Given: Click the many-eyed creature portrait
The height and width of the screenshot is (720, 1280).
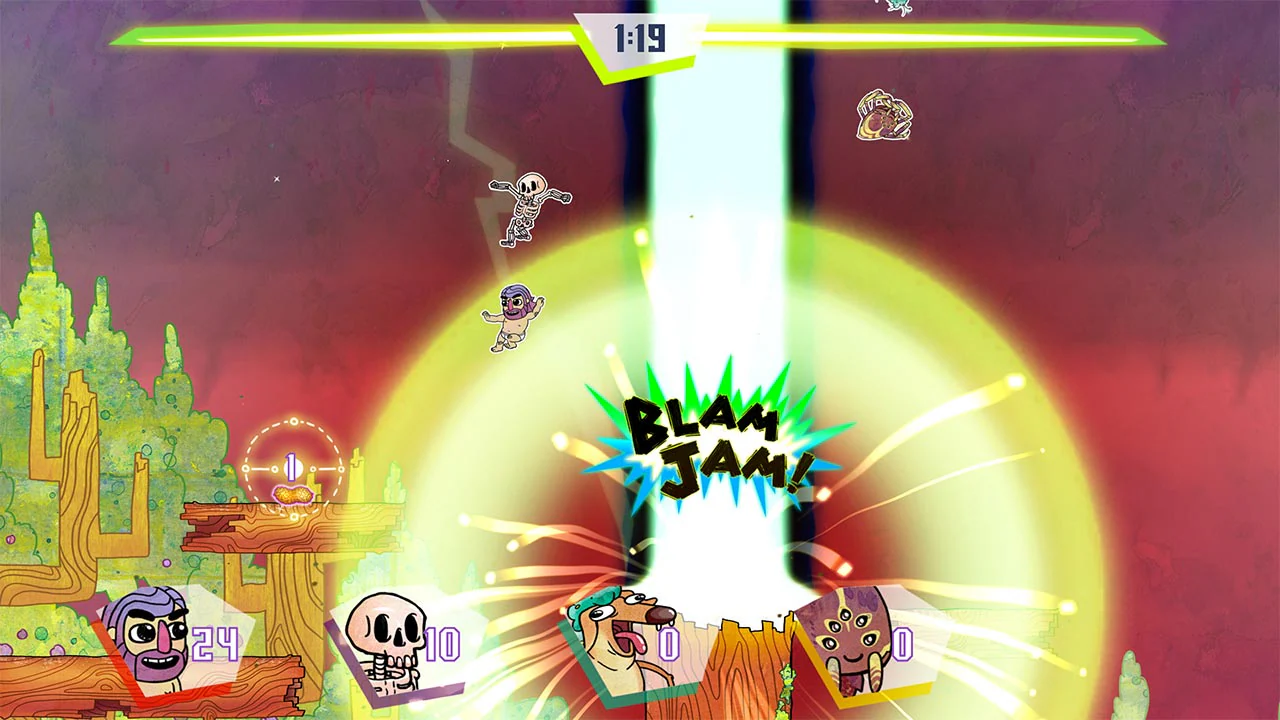Looking at the screenshot, I should tap(855, 638).
